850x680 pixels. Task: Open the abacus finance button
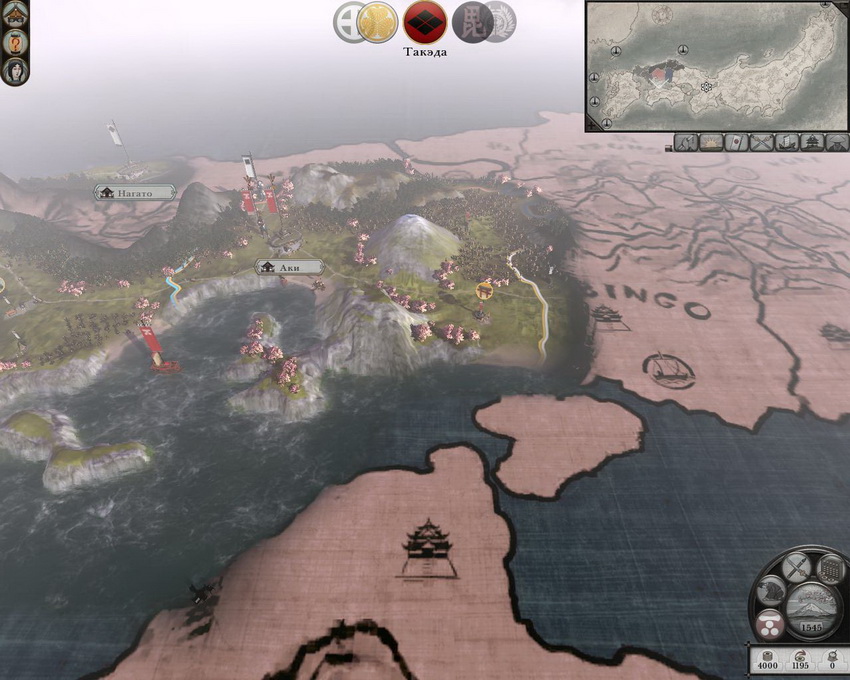[829, 569]
